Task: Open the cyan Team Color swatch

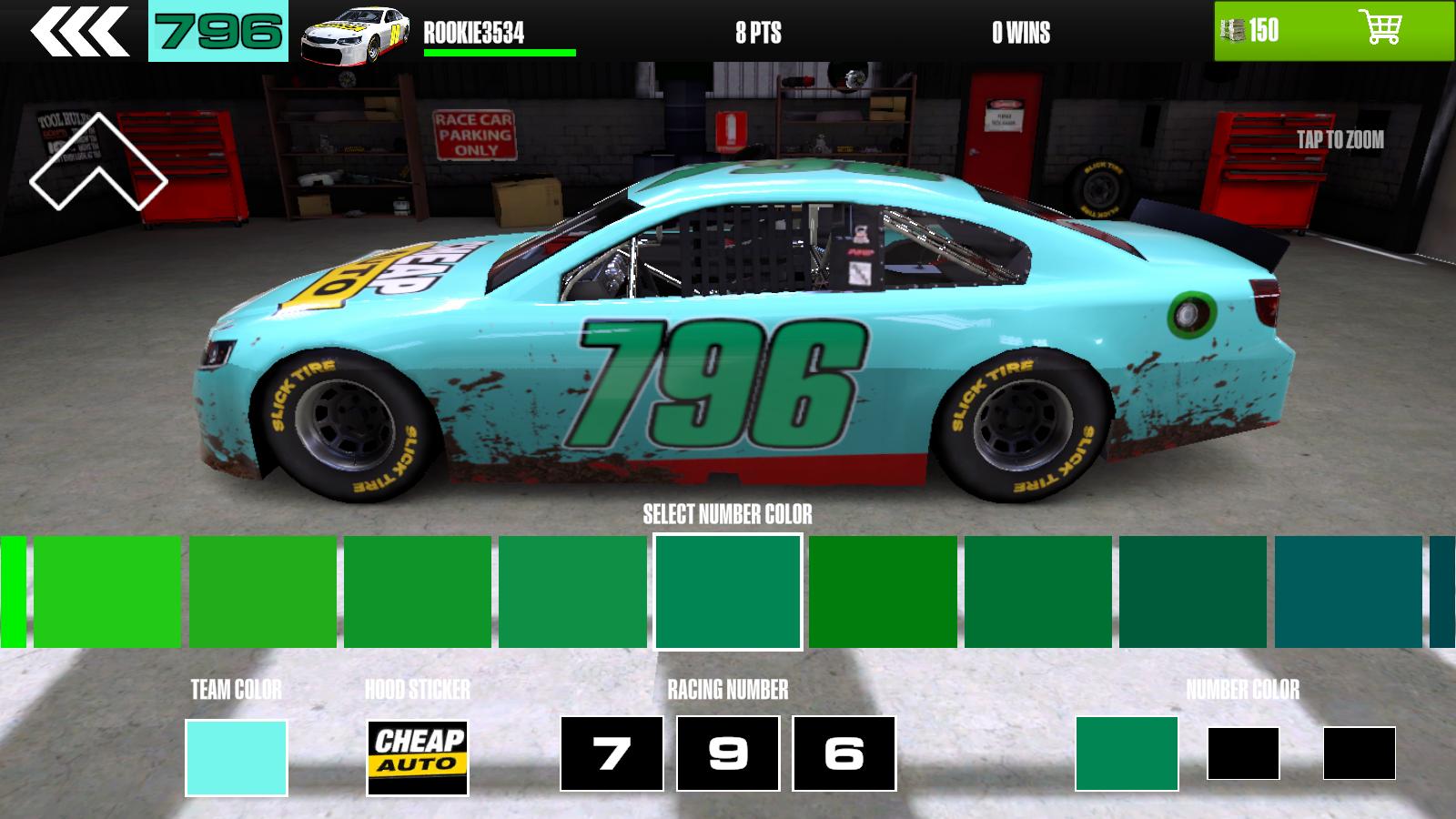Action: [x=237, y=757]
